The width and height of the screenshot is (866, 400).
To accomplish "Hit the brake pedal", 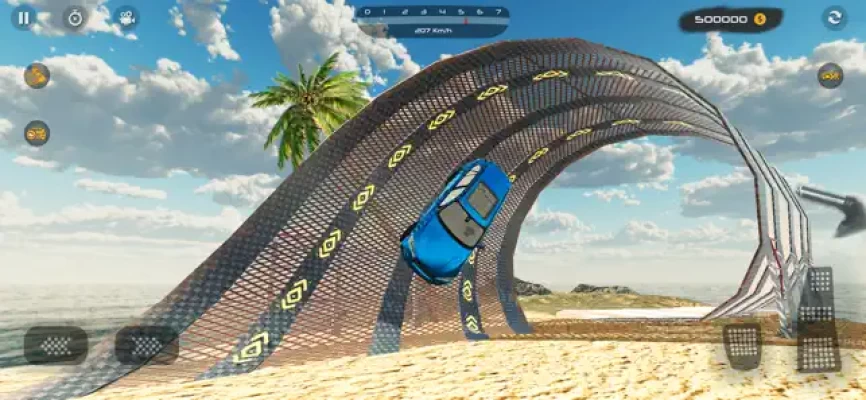I will [742, 346].
